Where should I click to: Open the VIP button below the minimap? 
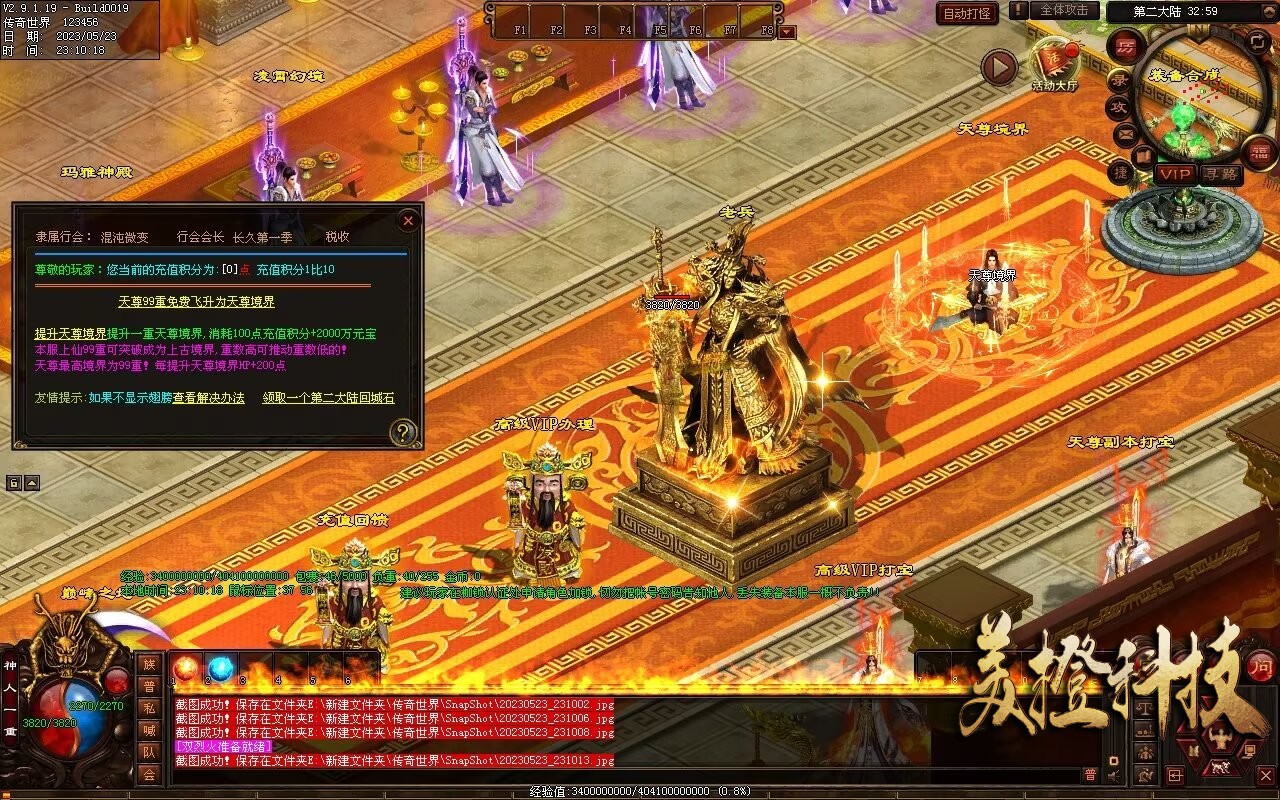(1175, 174)
